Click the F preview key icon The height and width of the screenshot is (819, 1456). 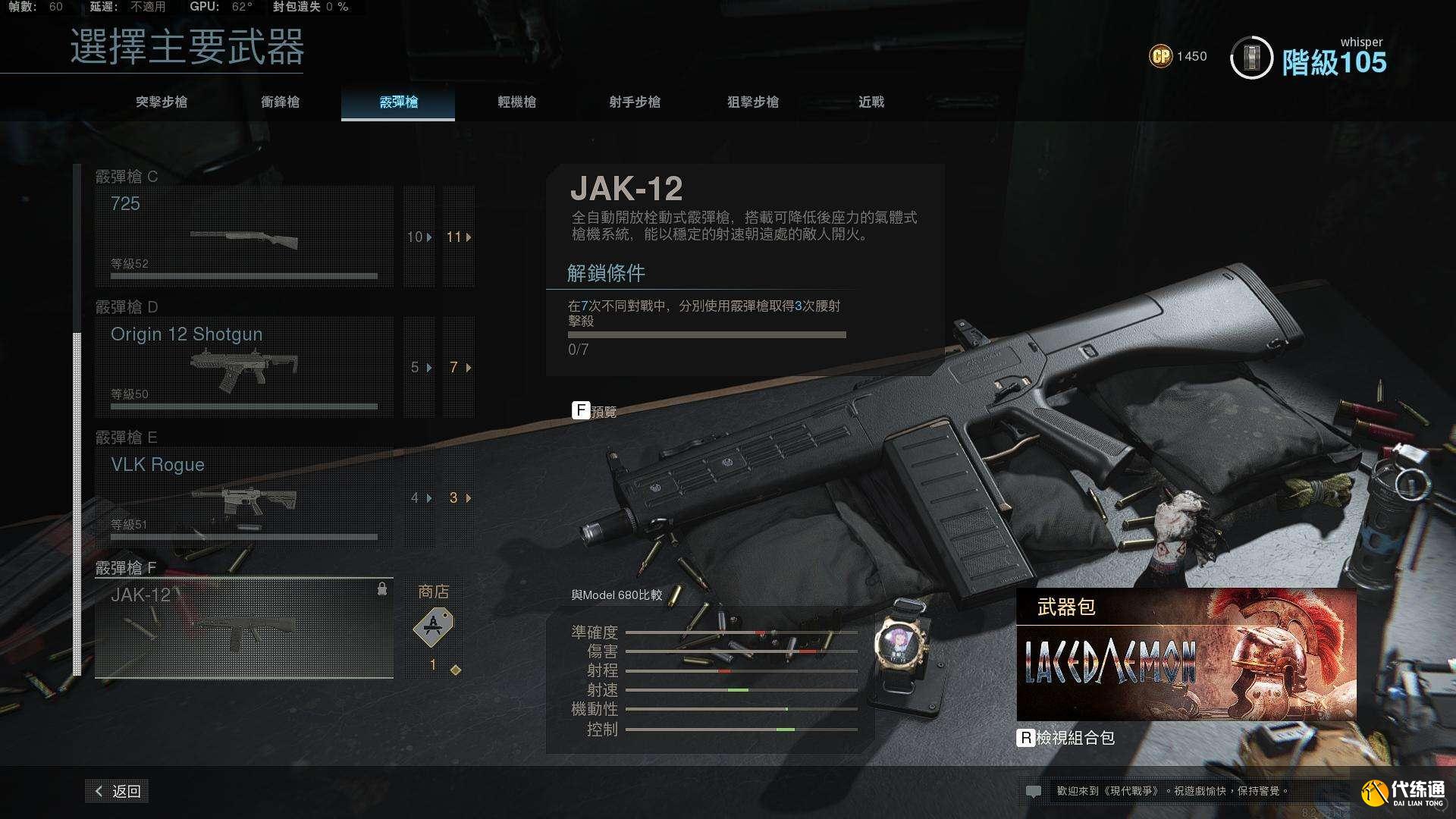pos(581,410)
